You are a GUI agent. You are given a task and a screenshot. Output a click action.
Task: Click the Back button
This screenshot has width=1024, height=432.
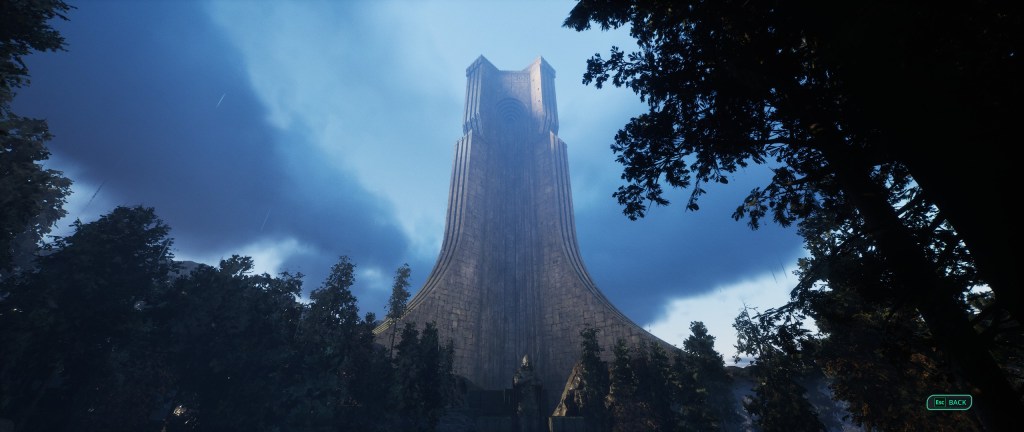[x=949, y=402]
